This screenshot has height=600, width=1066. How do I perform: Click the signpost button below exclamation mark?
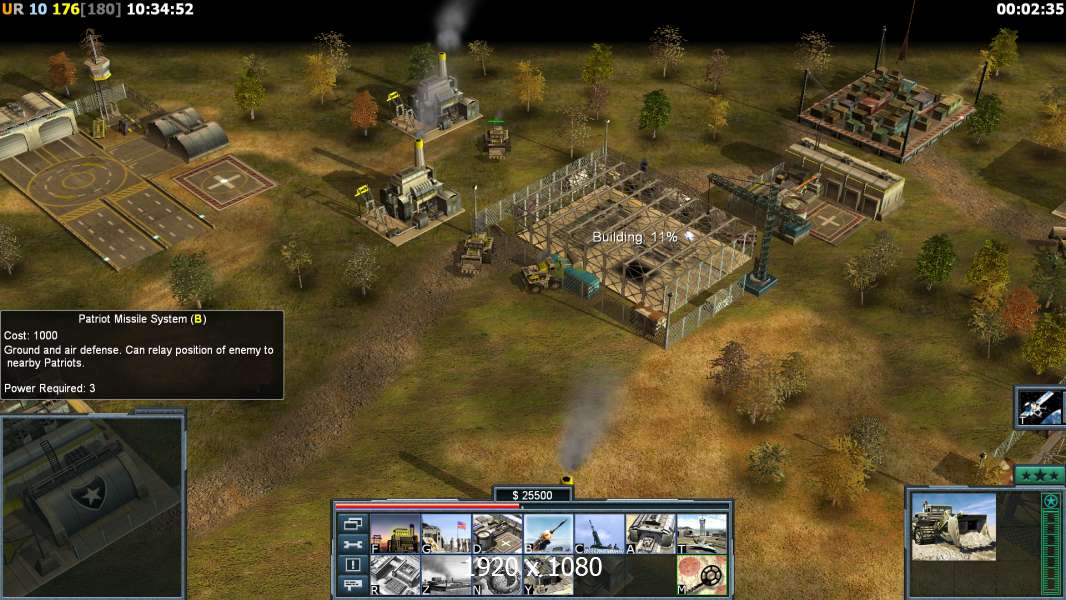(352, 585)
